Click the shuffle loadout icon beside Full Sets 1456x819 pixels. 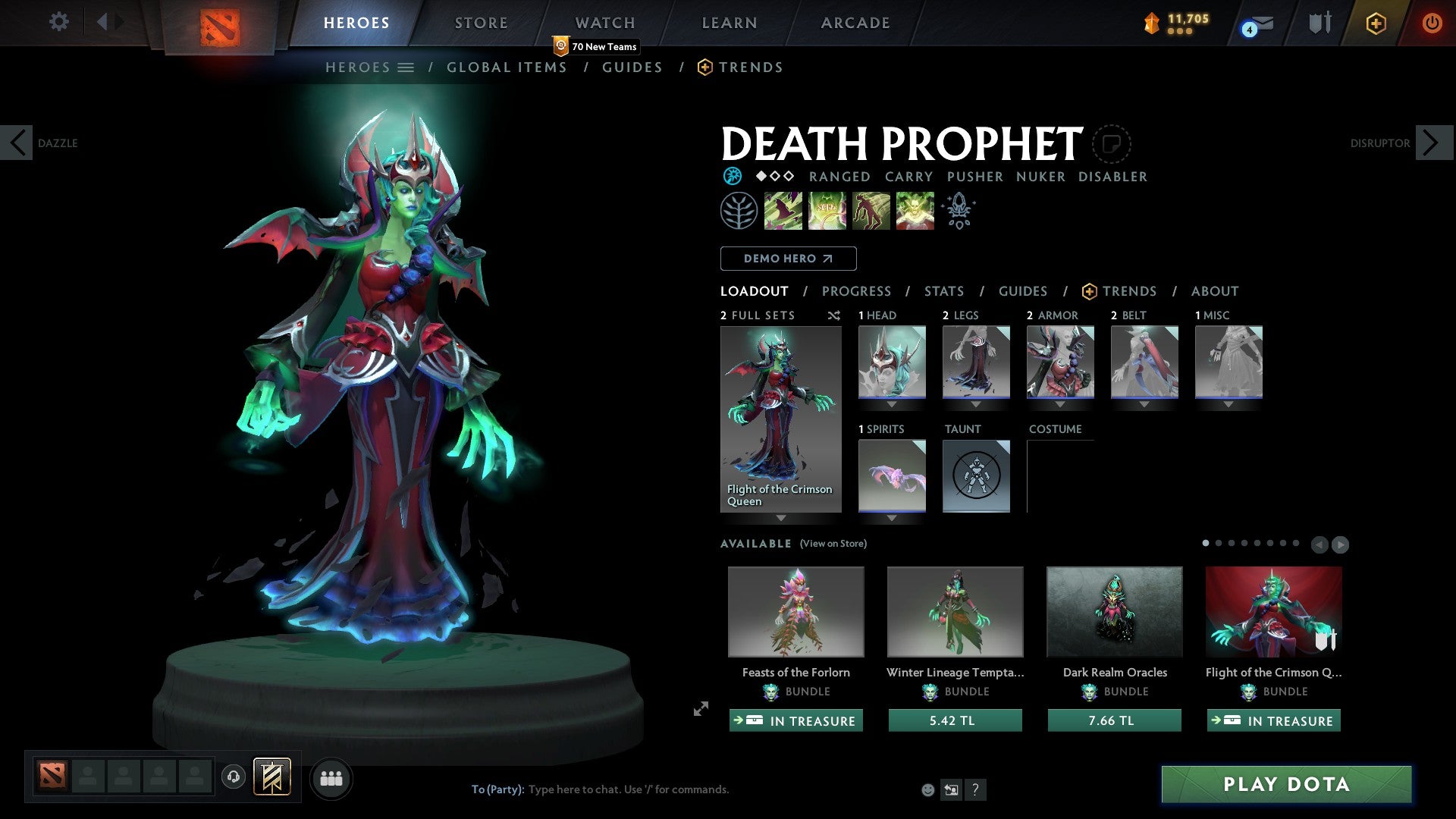click(x=834, y=316)
